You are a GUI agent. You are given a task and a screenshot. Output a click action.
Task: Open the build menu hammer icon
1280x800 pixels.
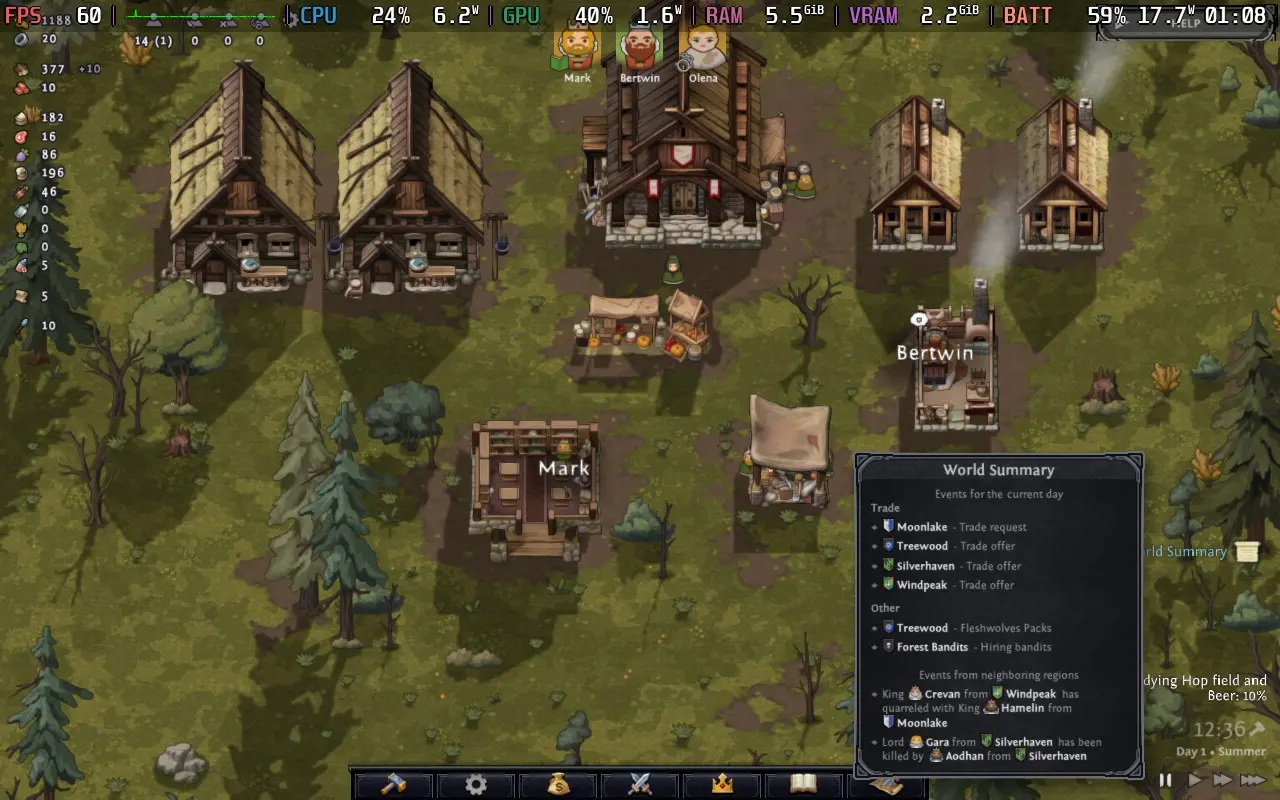point(393,784)
